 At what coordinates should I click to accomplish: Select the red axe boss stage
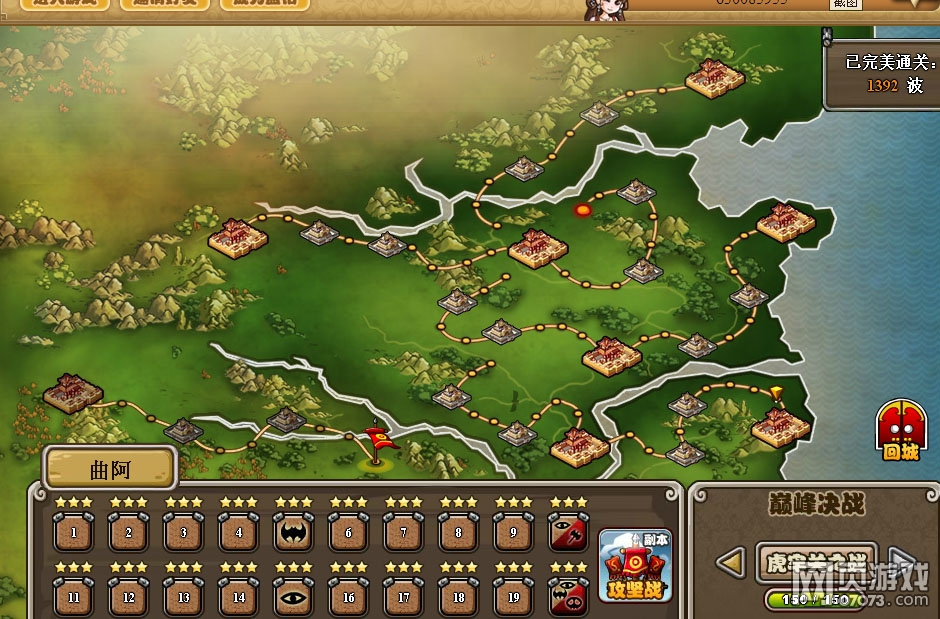pyautogui.click(x=569, y=532)
